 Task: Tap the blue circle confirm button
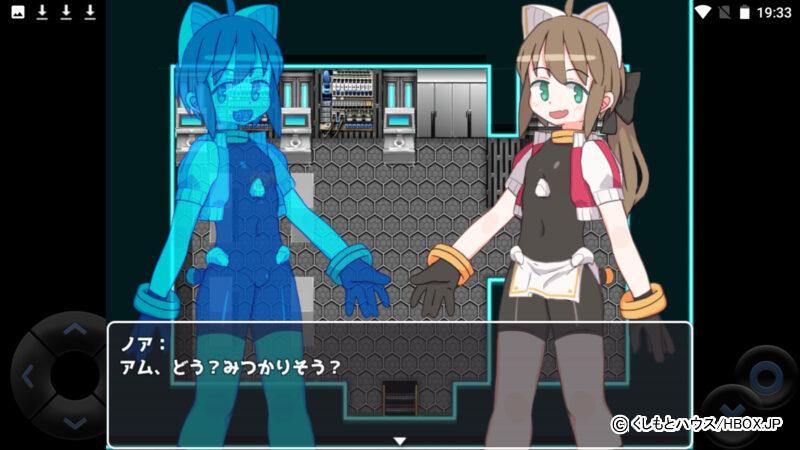pyautogui.click(x=765, y=378)
